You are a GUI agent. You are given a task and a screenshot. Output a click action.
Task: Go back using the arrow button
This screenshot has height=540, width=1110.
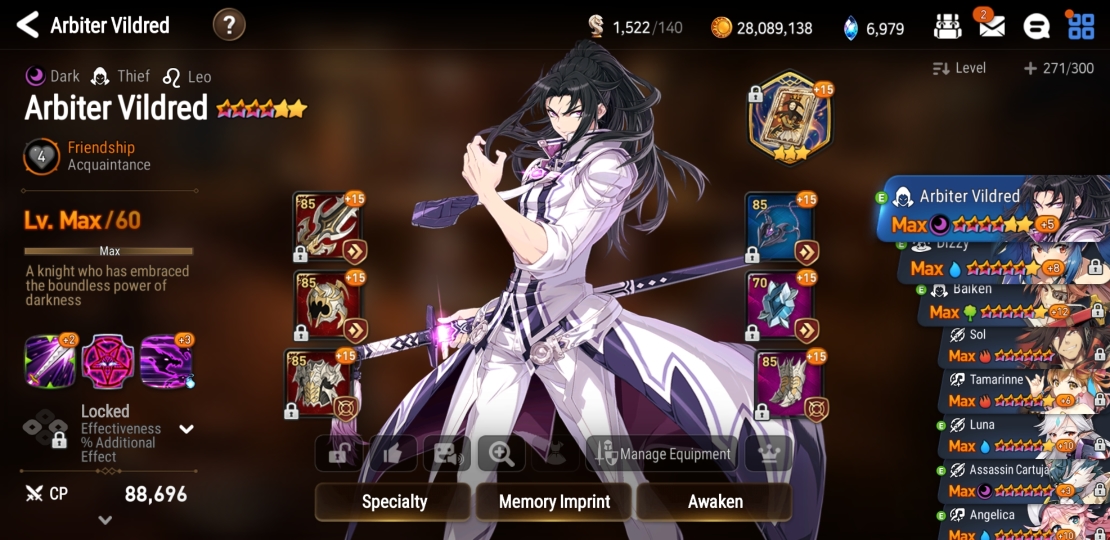tap(27, 25)
